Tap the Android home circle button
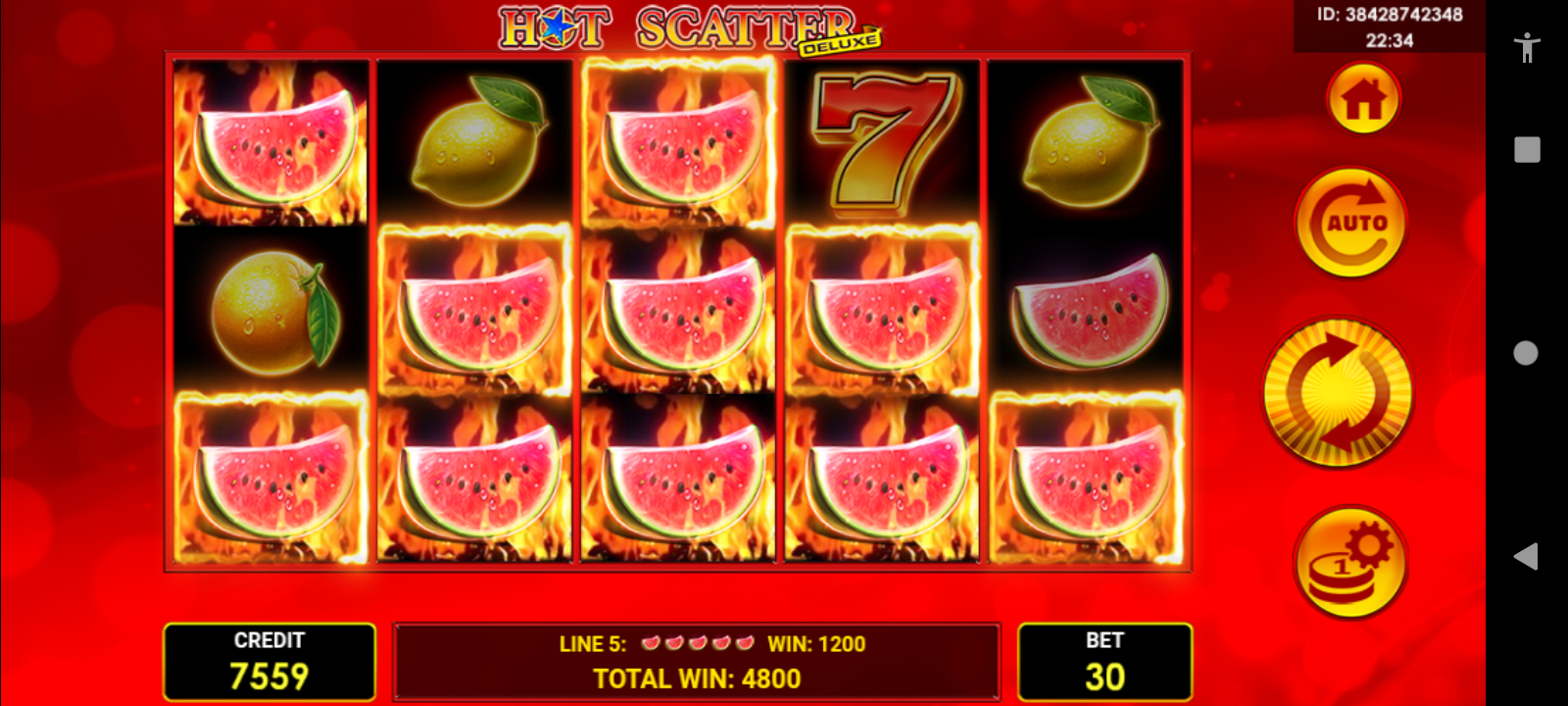The height and width of the screenshot is (706, 1568). pos(1525,353)
